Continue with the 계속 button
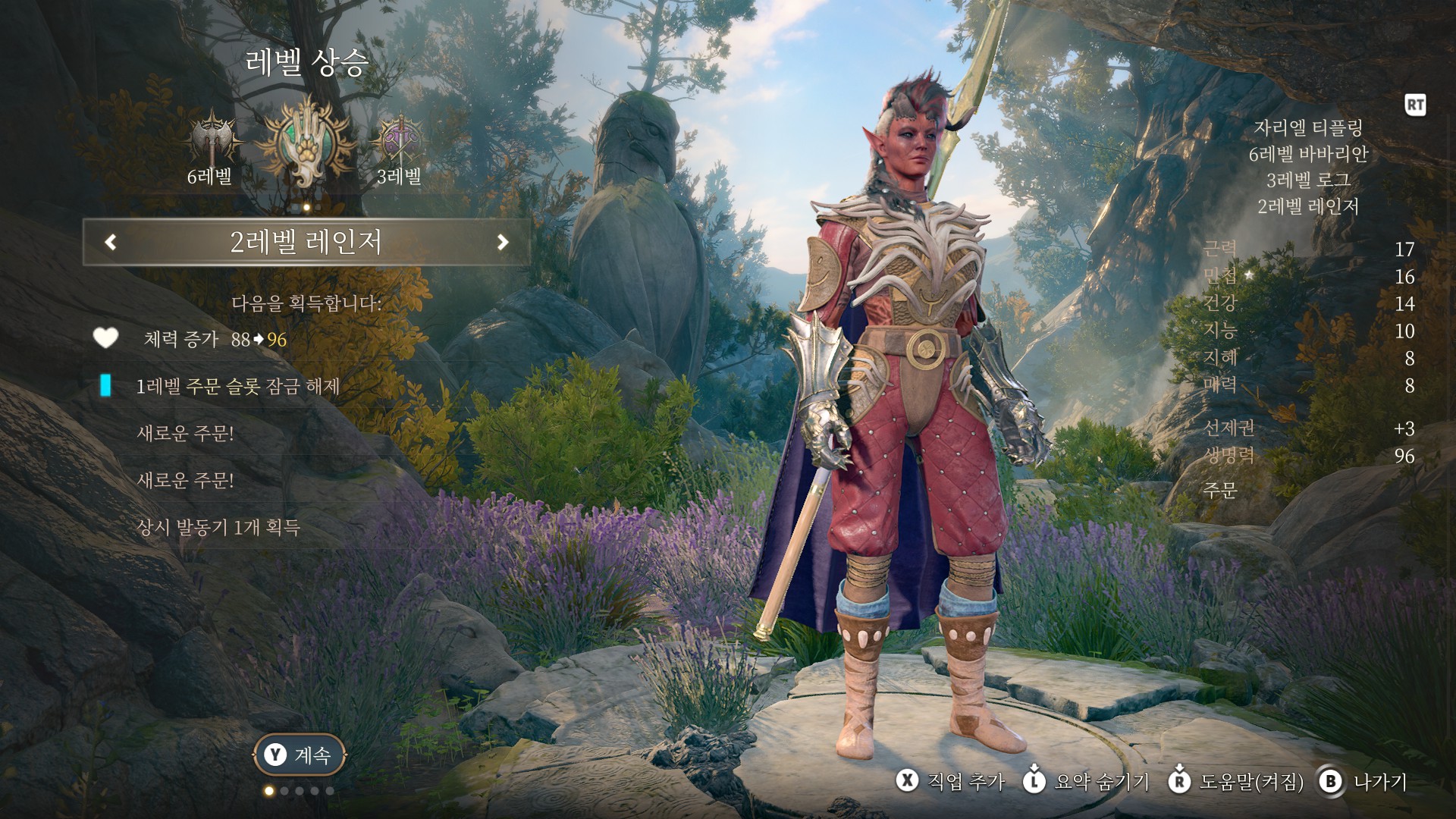The image size is (1456, 819). 299,755
